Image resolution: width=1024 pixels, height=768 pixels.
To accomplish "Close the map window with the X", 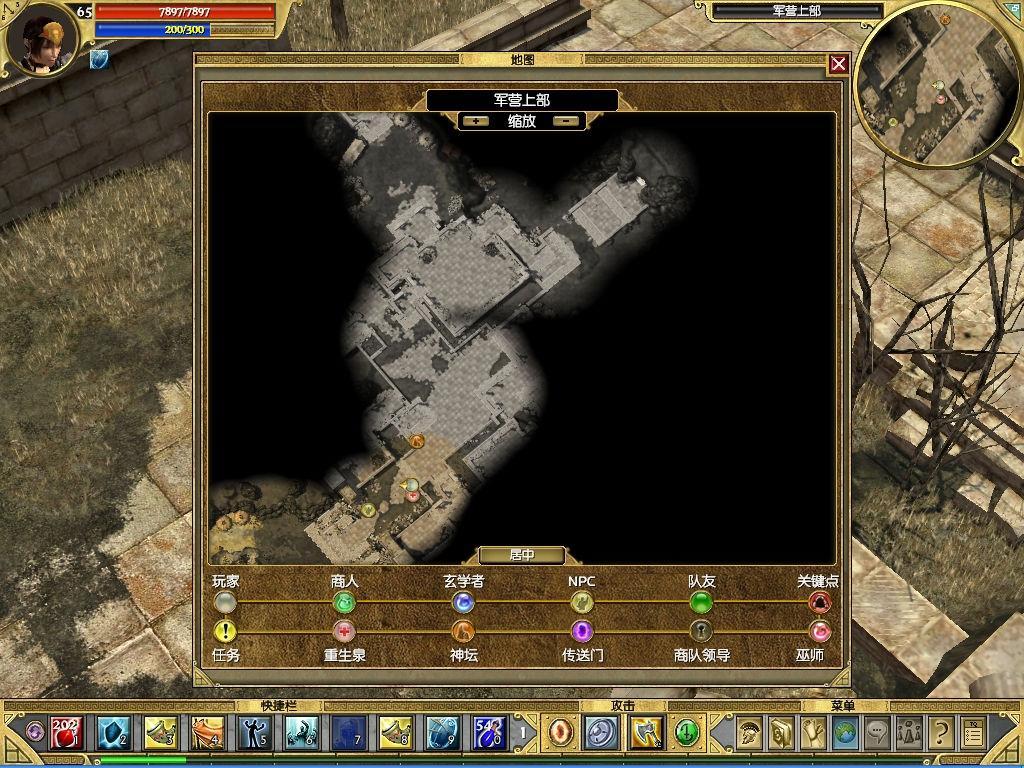I will tap(838, 65).
